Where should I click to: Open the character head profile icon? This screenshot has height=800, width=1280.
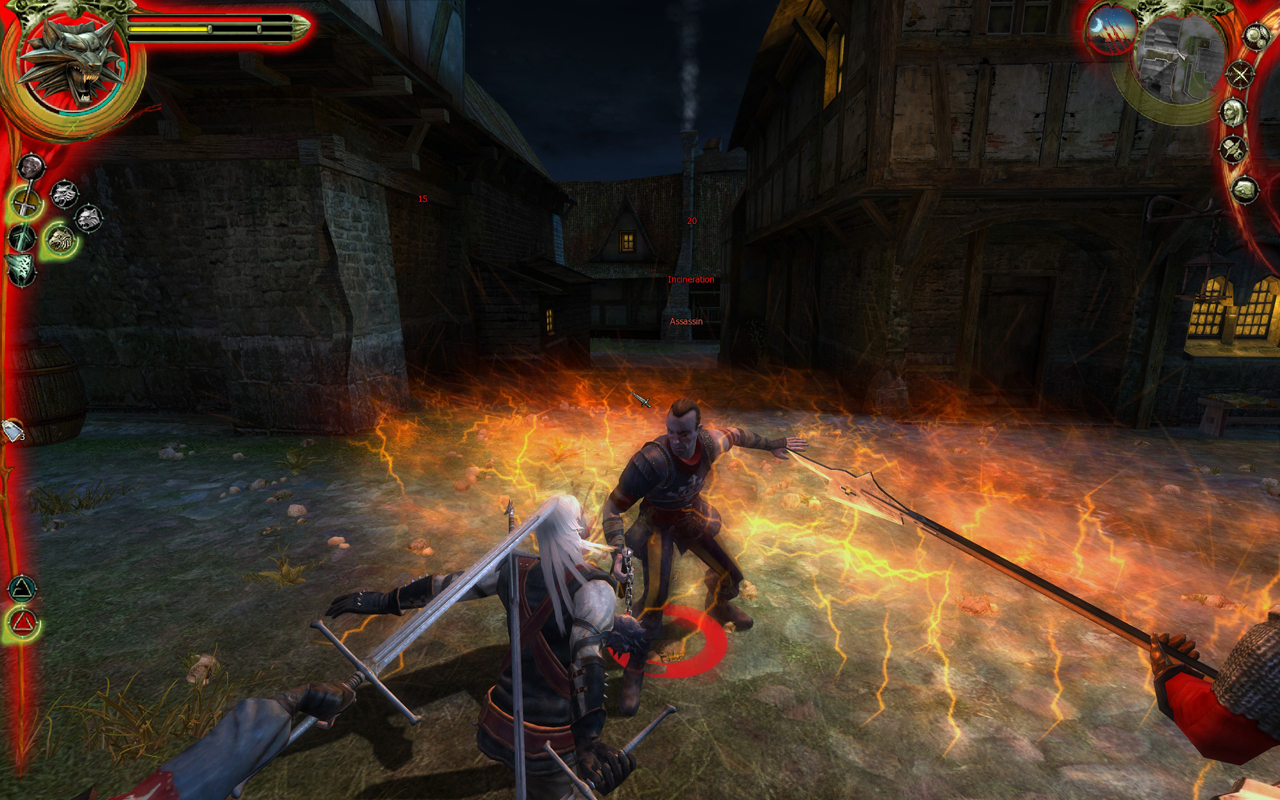1233,111
